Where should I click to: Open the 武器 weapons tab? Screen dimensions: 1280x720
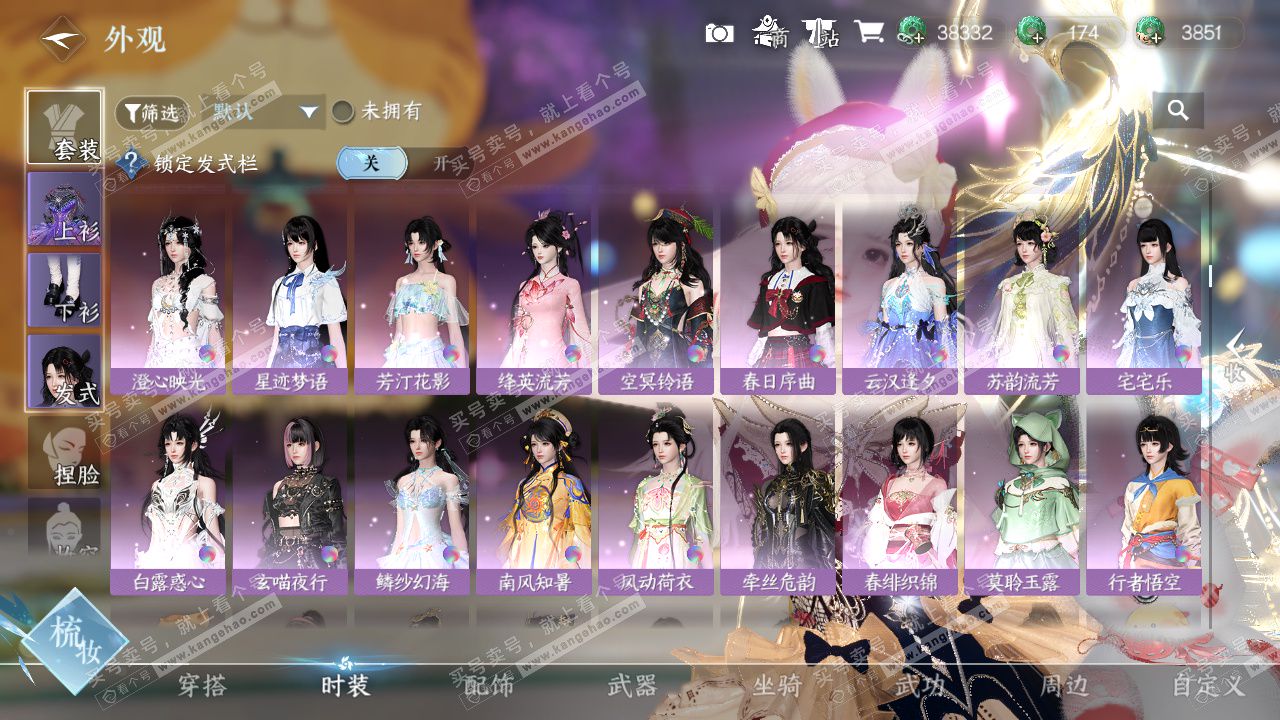tap(632, 685)
